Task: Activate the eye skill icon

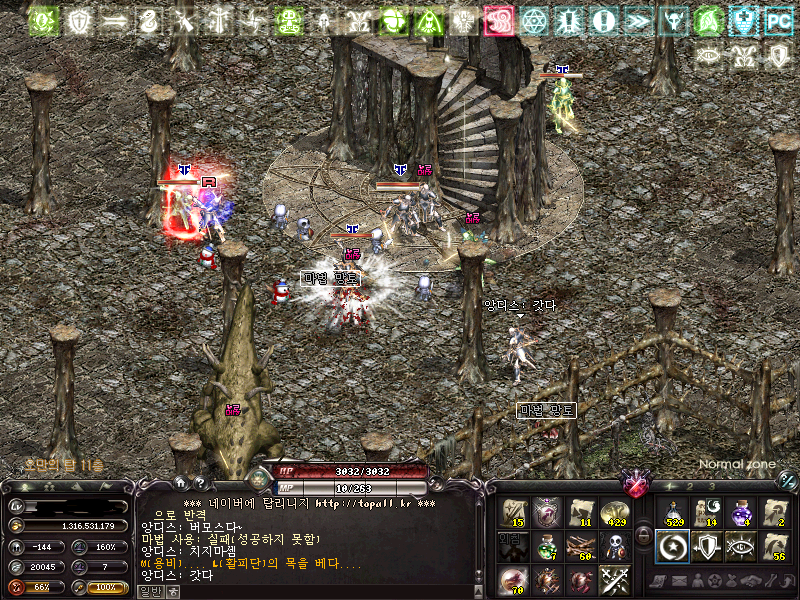Action: [741, 547]
